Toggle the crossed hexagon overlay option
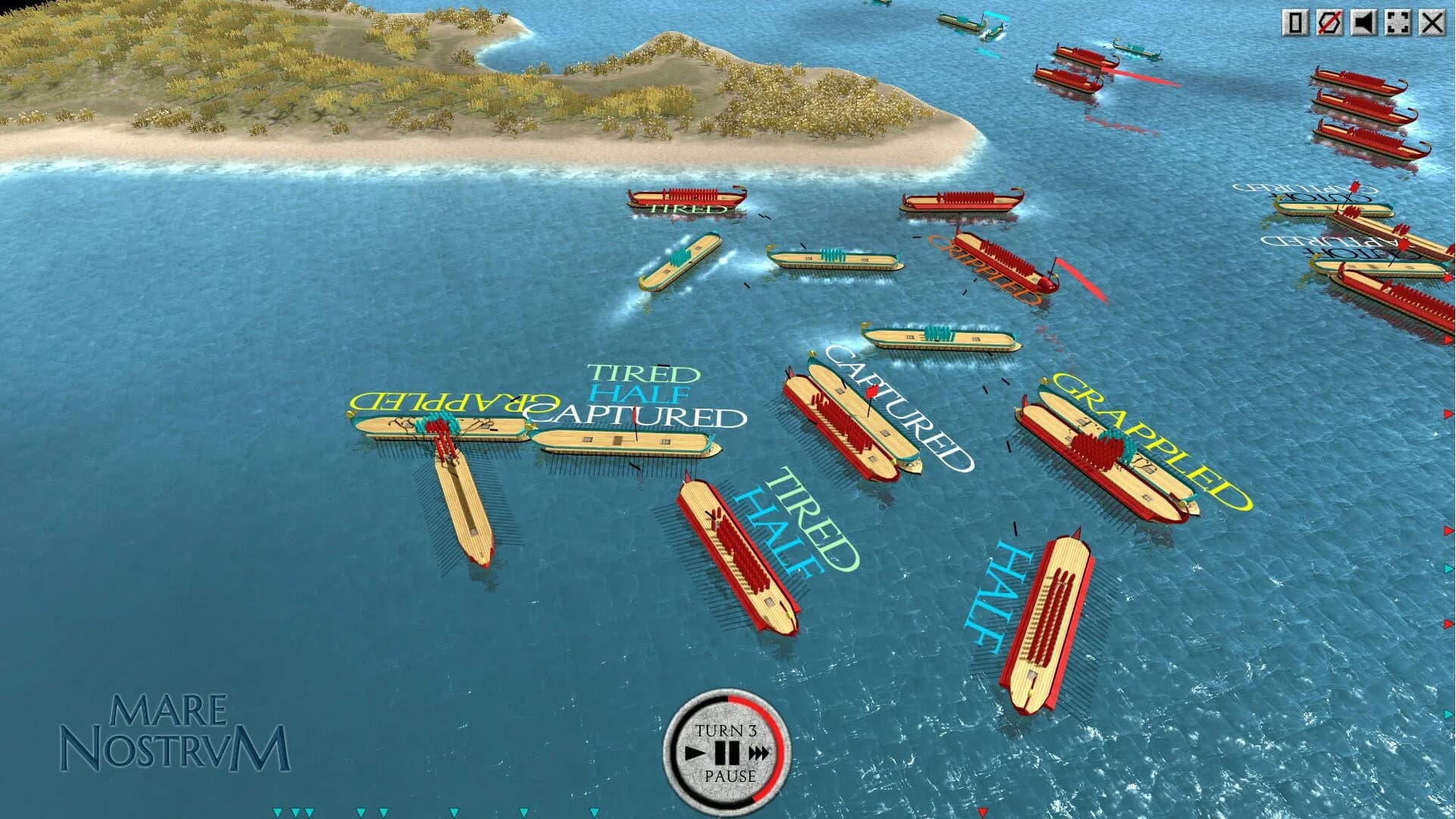Viewport: 1456px width, 819px height. point(1329,23)
